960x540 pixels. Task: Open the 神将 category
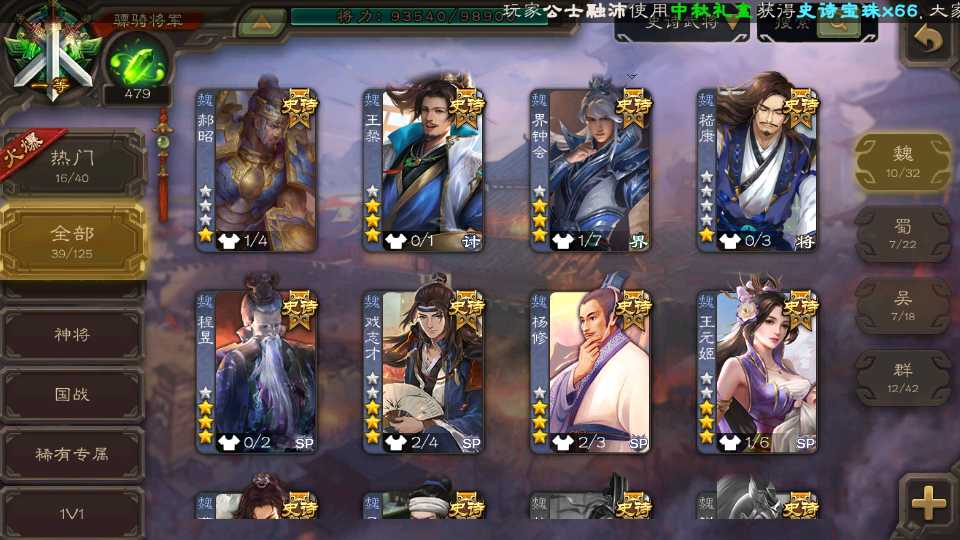72,334
